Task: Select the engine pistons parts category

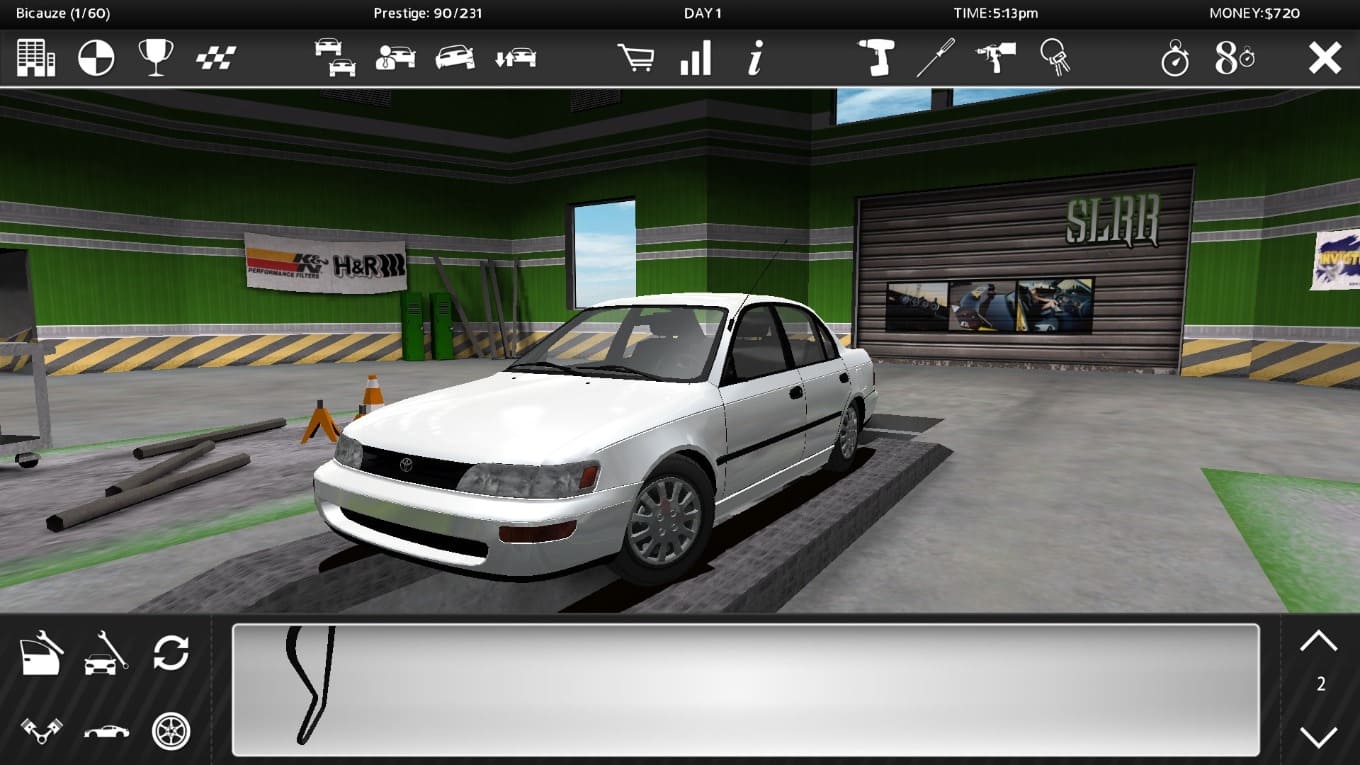Action: (42, 731)
